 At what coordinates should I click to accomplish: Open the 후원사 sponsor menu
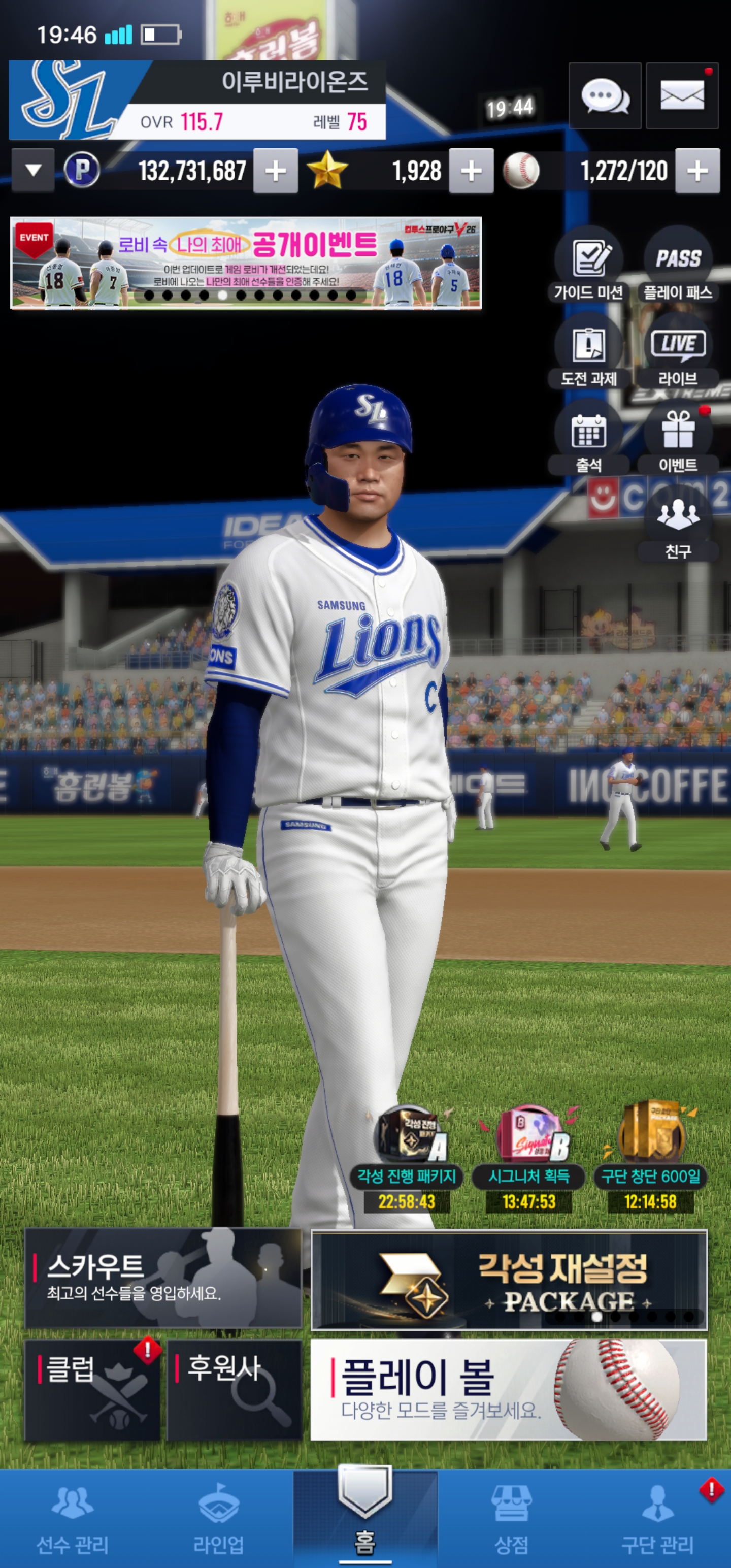pyautogui.click(x=235, y=1390)
